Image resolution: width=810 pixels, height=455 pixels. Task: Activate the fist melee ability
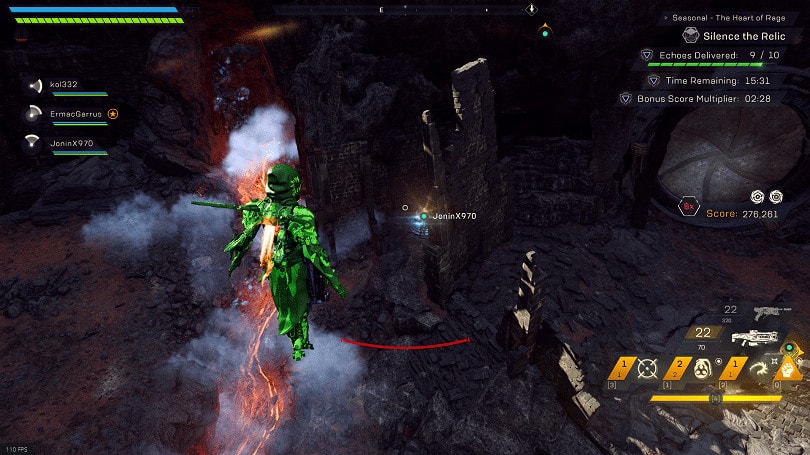pyautogui.click(x=789, y=367)
